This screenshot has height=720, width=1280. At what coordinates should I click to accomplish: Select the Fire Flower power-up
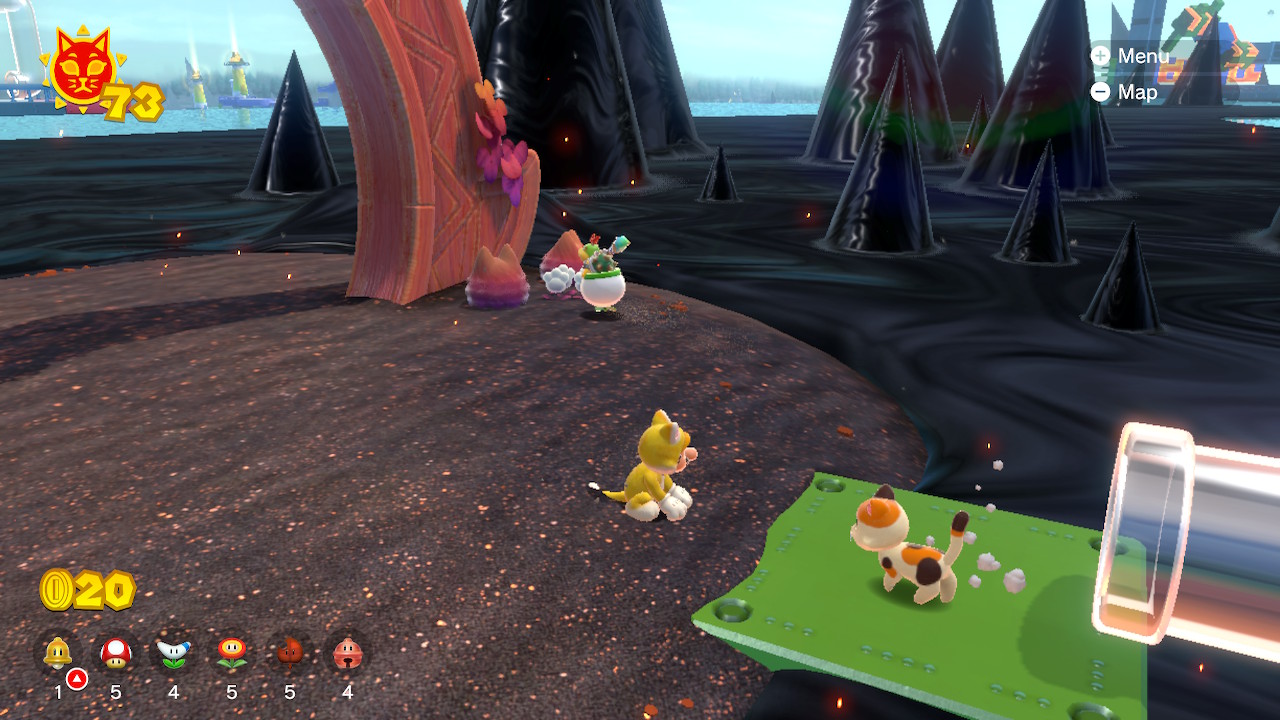(232, 653)
